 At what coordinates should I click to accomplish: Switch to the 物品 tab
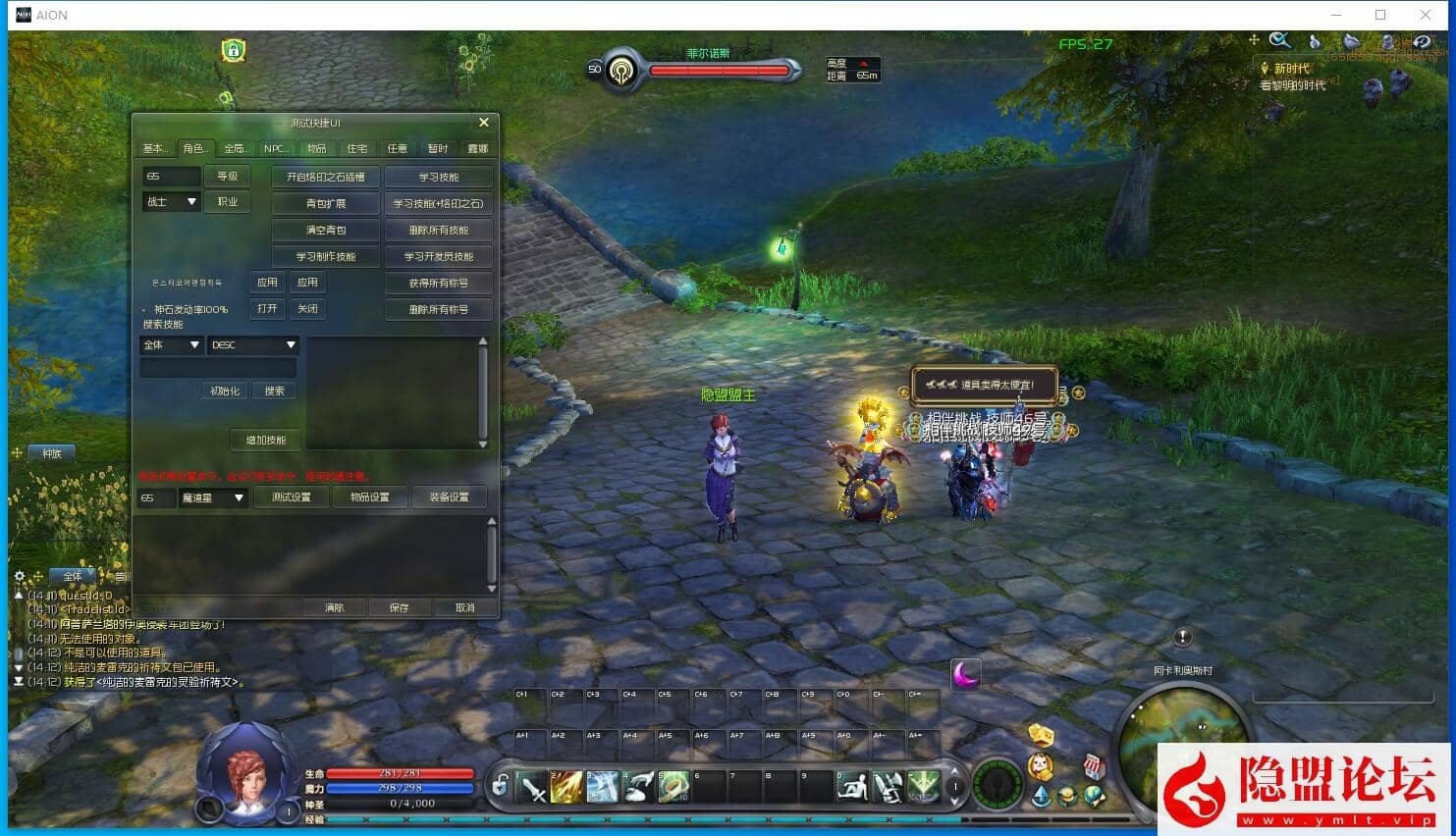(316, 149)
